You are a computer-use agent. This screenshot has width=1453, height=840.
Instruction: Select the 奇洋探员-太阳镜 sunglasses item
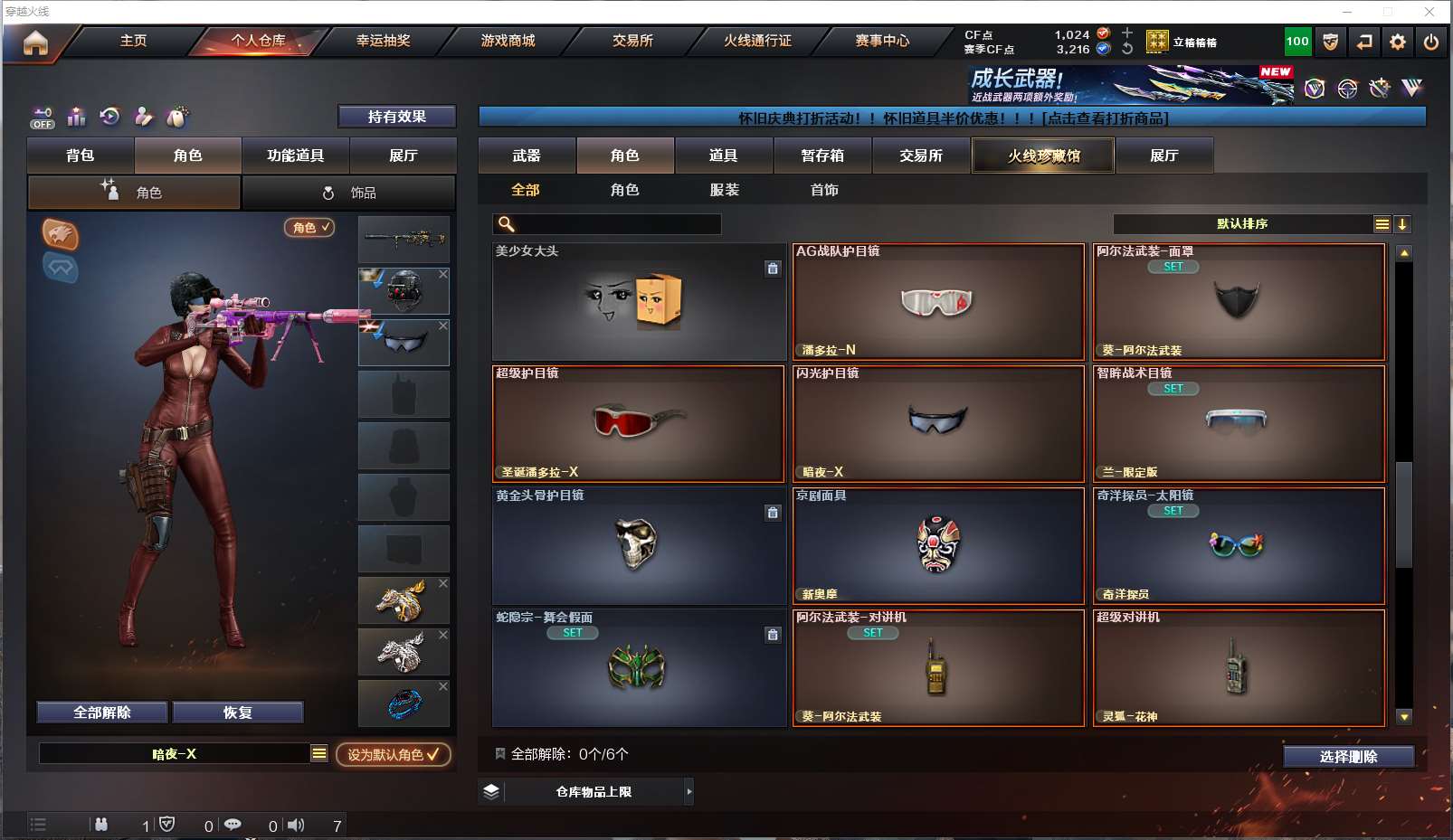tap(1239, 545)
